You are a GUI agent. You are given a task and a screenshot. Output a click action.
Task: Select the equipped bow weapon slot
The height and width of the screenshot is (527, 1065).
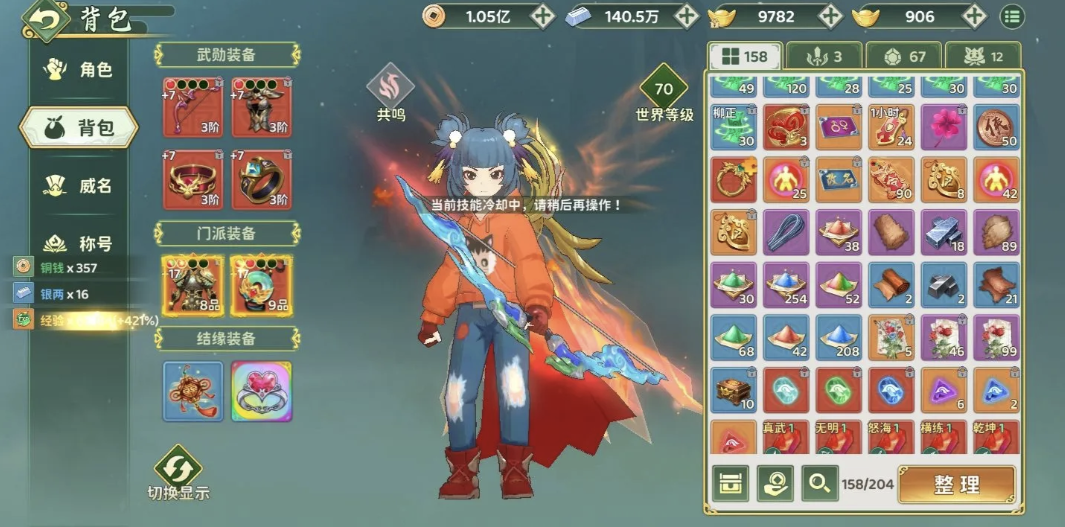(x=191, y=107)
